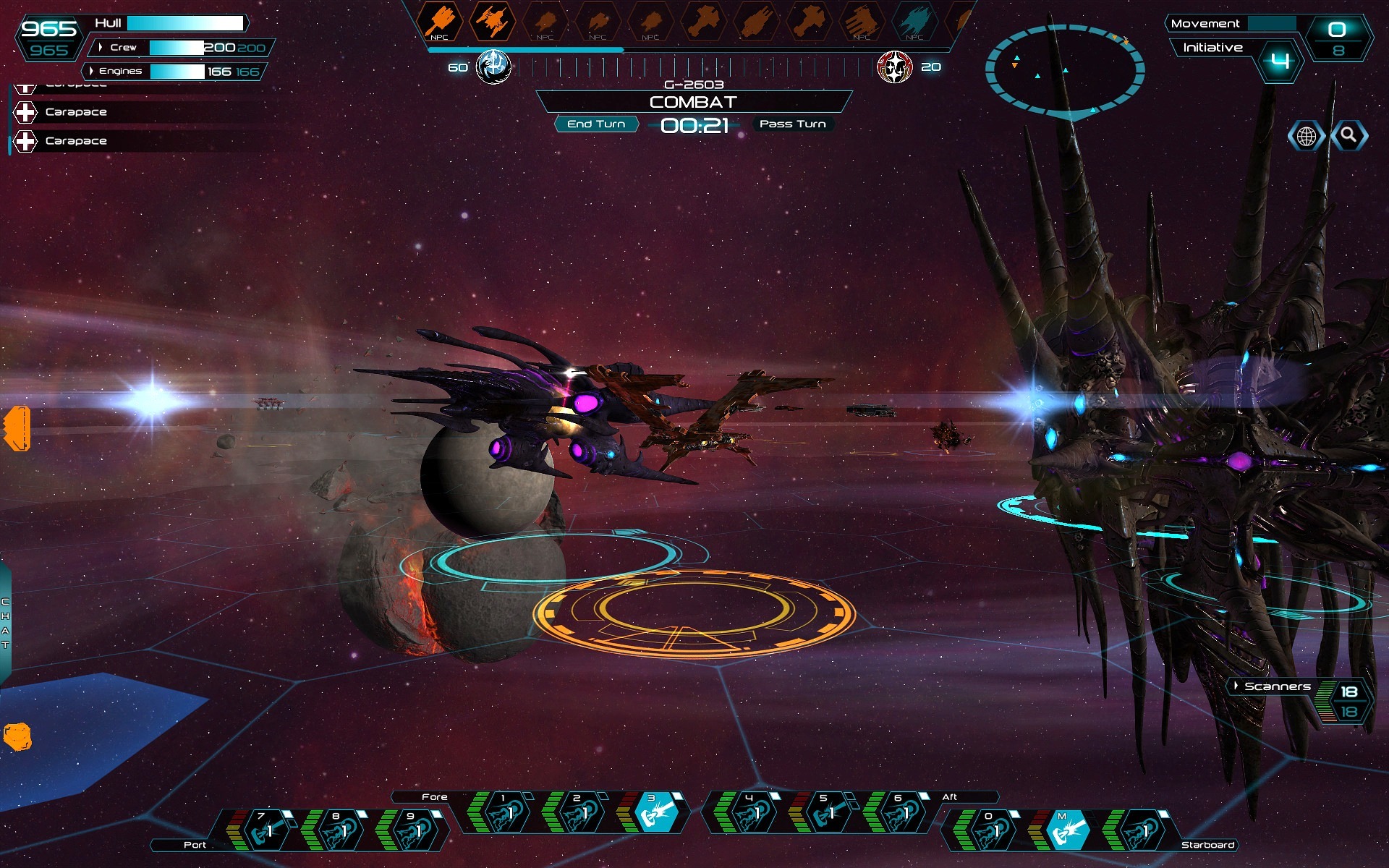The height and width of the screenshot is (868, 1389).
Task: Click the magnifying glass search icon
Action: coord(1348,135)
